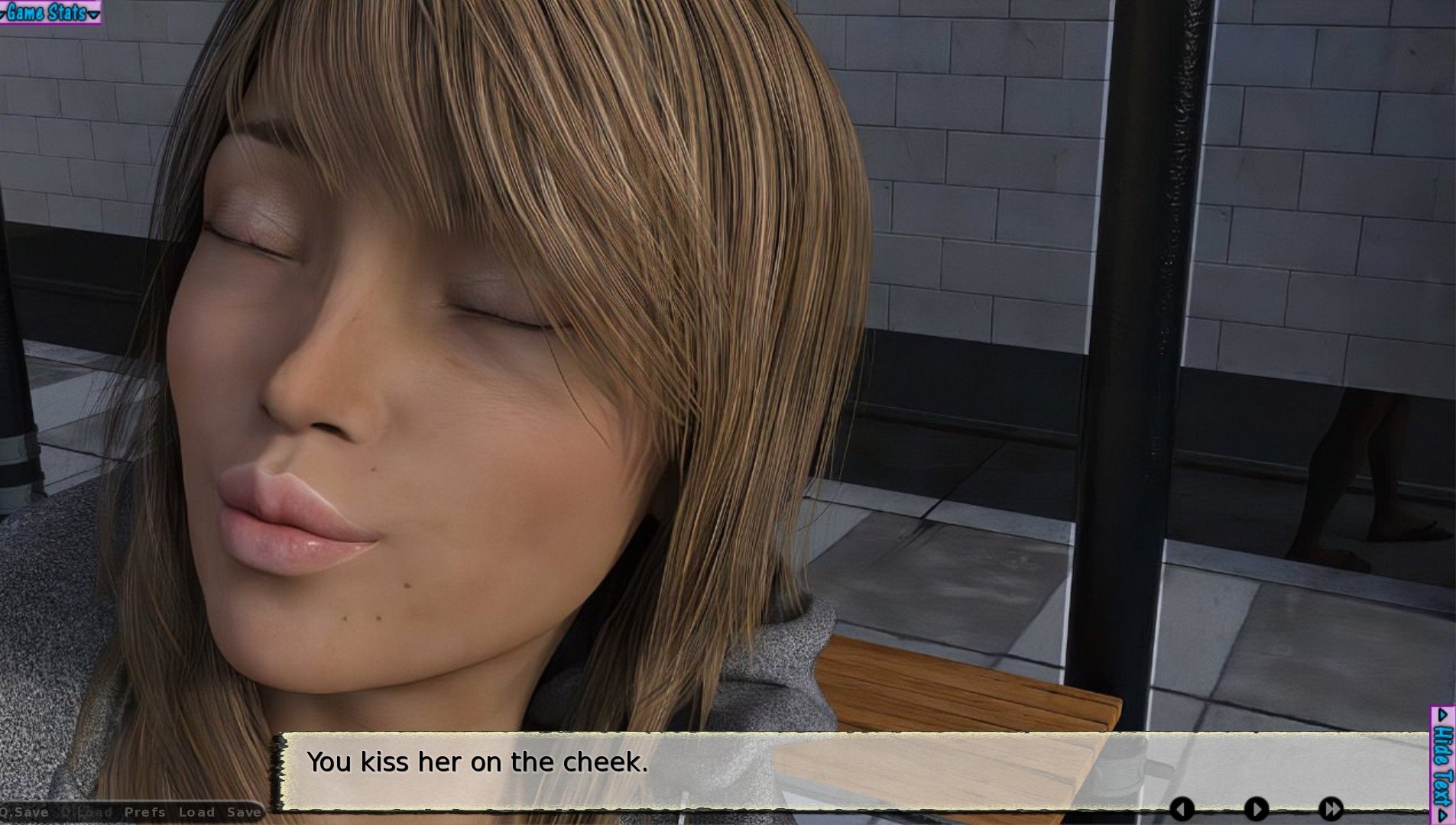Open the Game Stats dropdown
Viewport: 1456px width, 825px height.
50,12
